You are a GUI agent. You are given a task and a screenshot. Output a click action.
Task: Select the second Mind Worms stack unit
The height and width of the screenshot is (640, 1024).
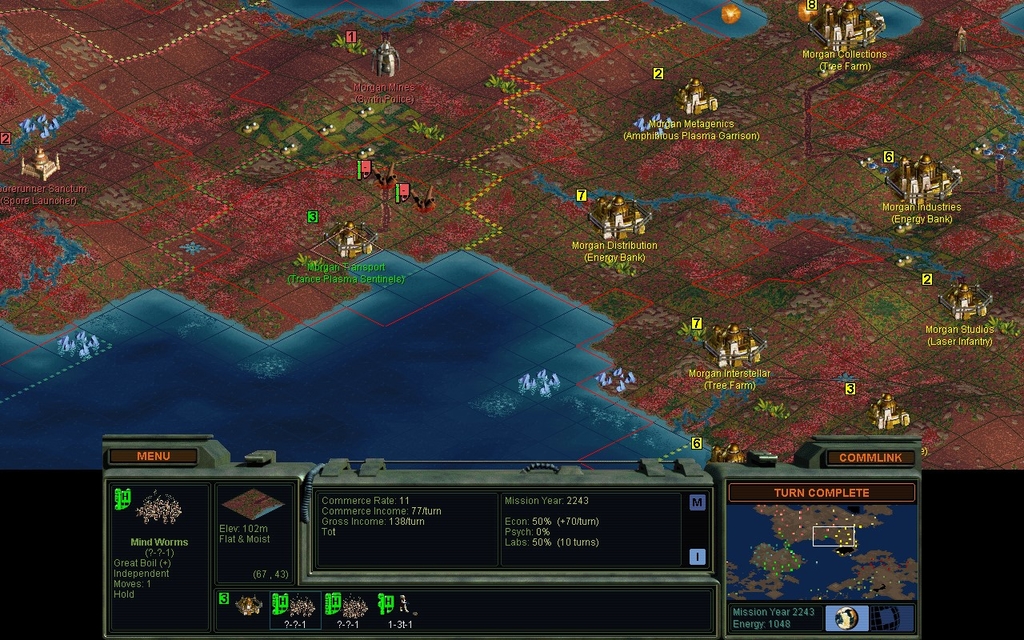(x=347, y=606)
